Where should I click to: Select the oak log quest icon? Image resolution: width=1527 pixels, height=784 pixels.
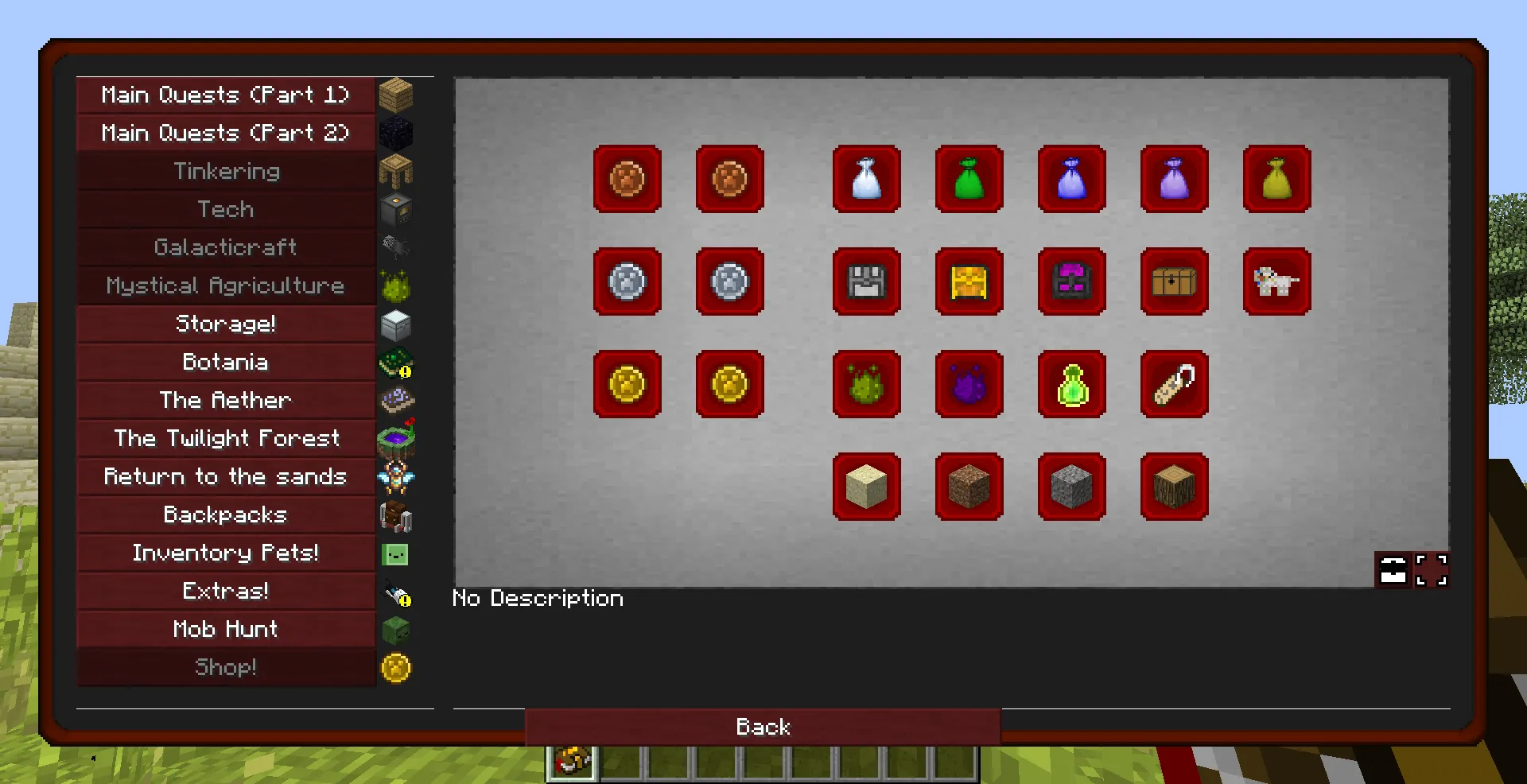coord(1175,487)
